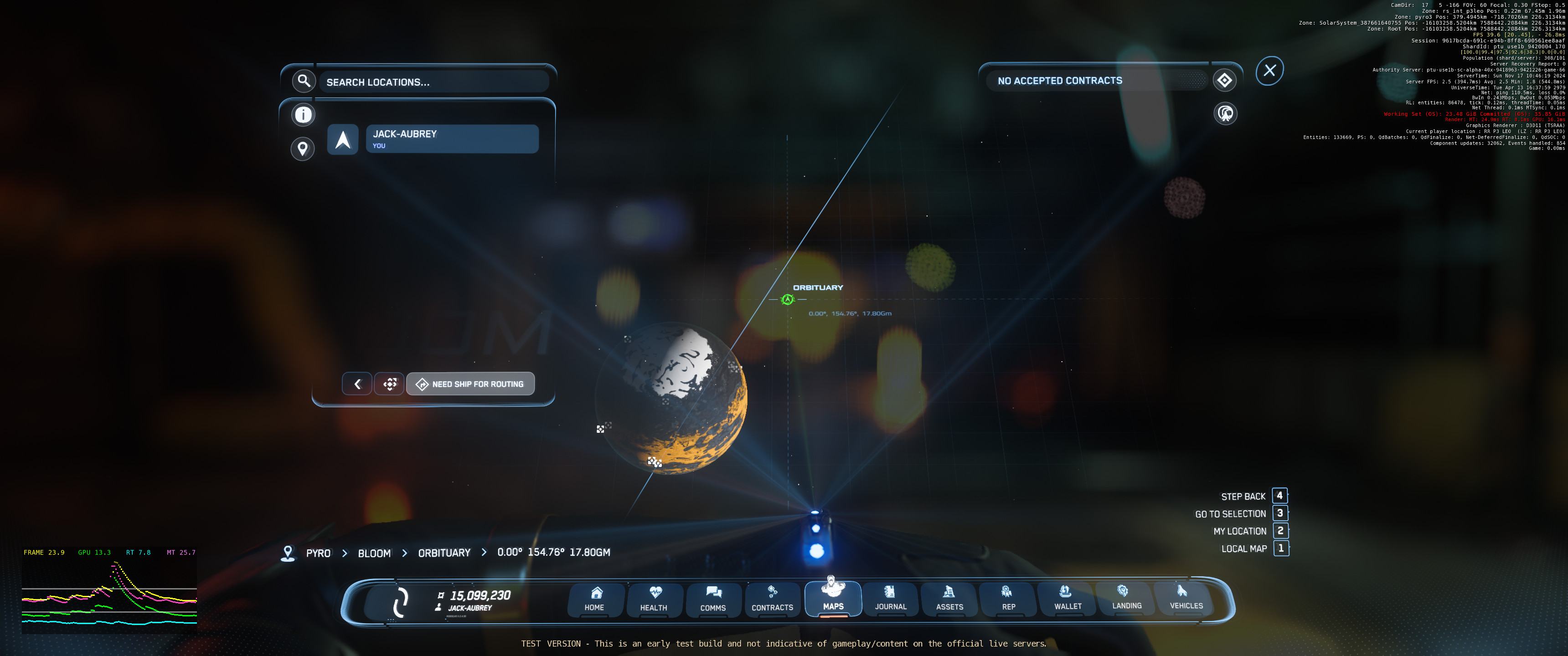Screen dimensions: 1568x656
Task: Show the Vehicles tab
Action: (x=1186, y=598)
